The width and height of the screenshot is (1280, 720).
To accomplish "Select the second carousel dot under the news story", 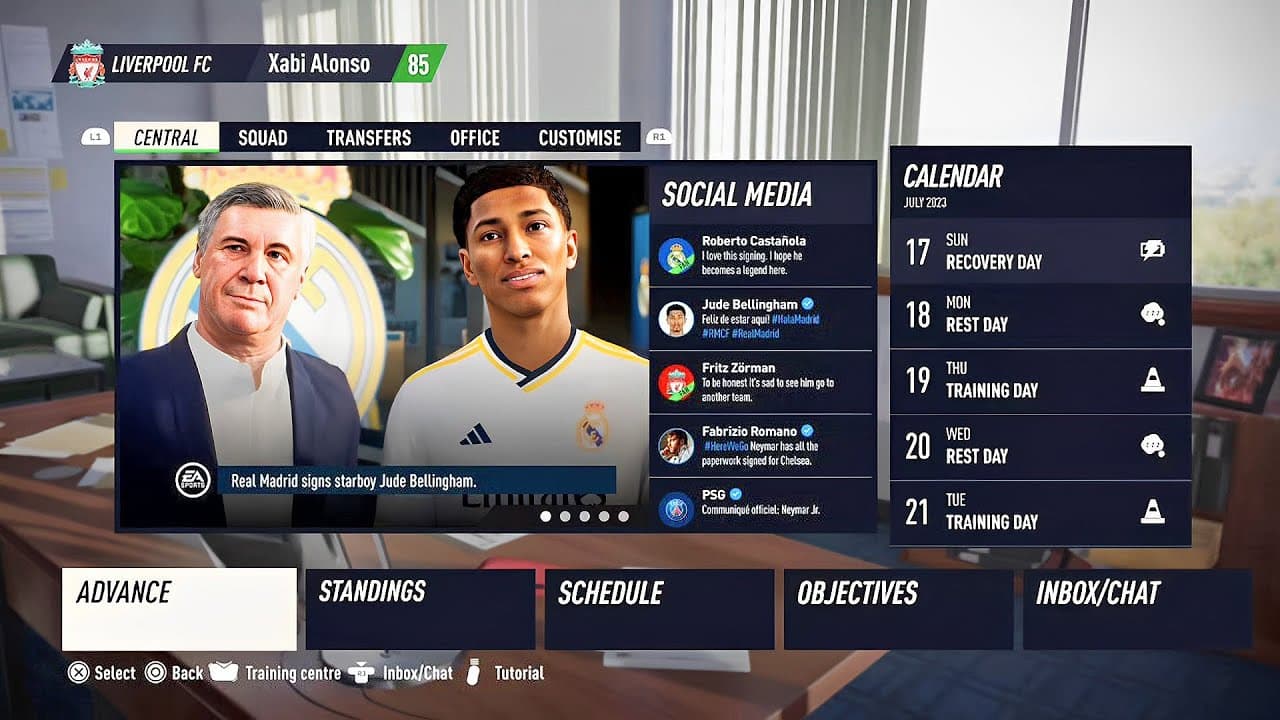I will (565, 516).
